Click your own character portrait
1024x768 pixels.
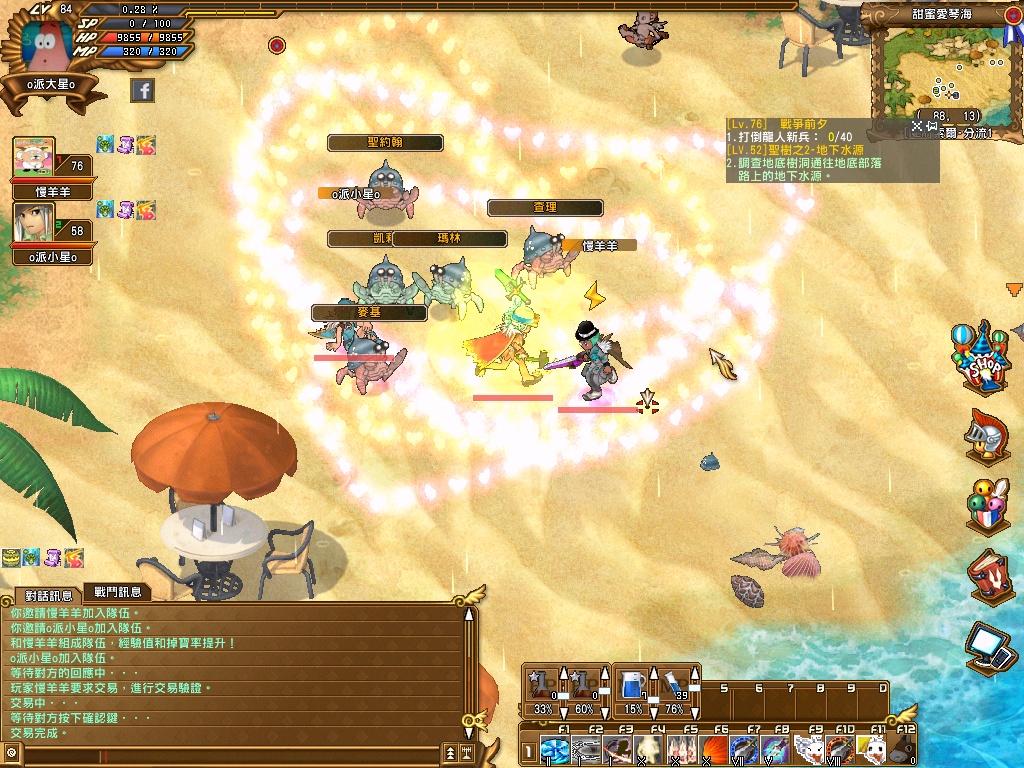coord(47,41)
